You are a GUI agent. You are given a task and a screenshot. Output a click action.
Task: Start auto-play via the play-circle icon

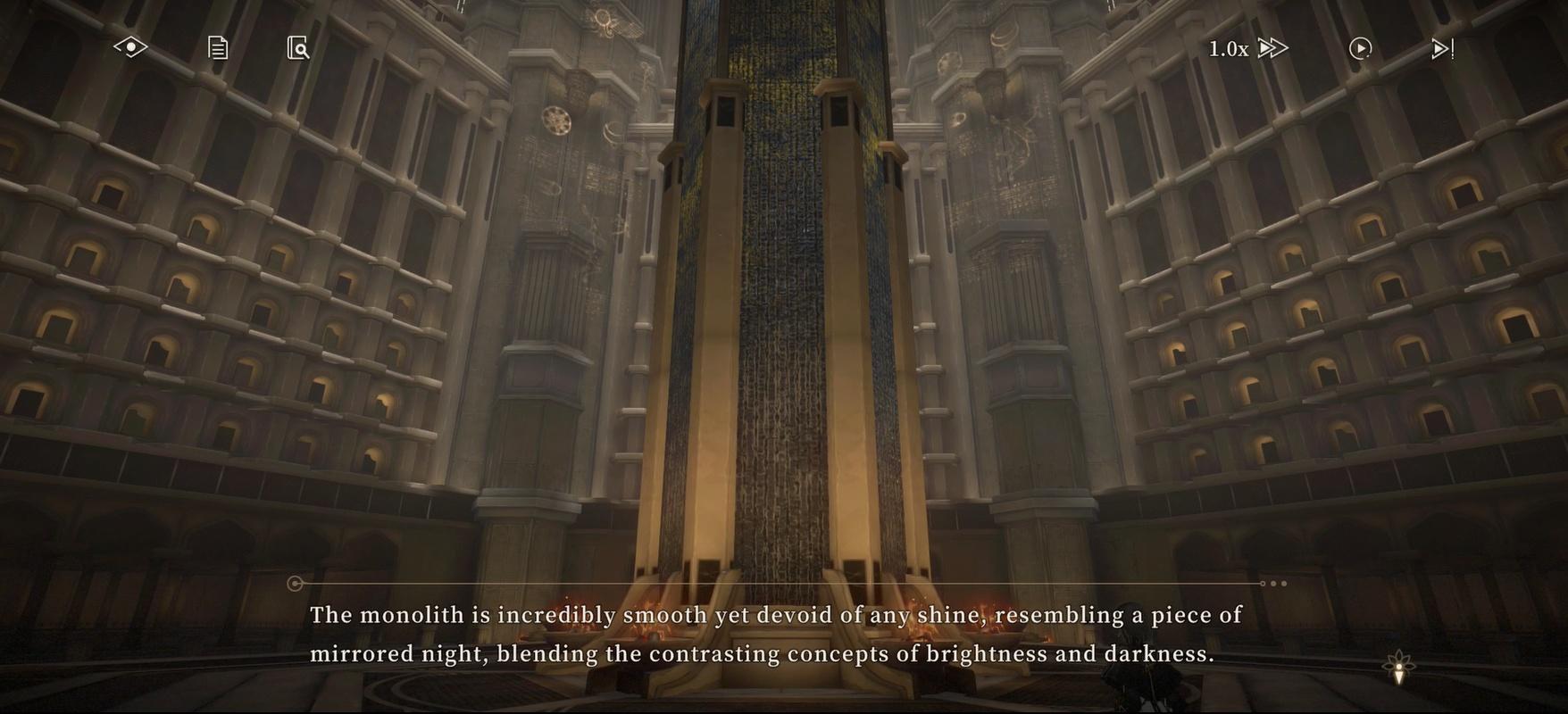pyautogui.click(x=1360, y=48)
